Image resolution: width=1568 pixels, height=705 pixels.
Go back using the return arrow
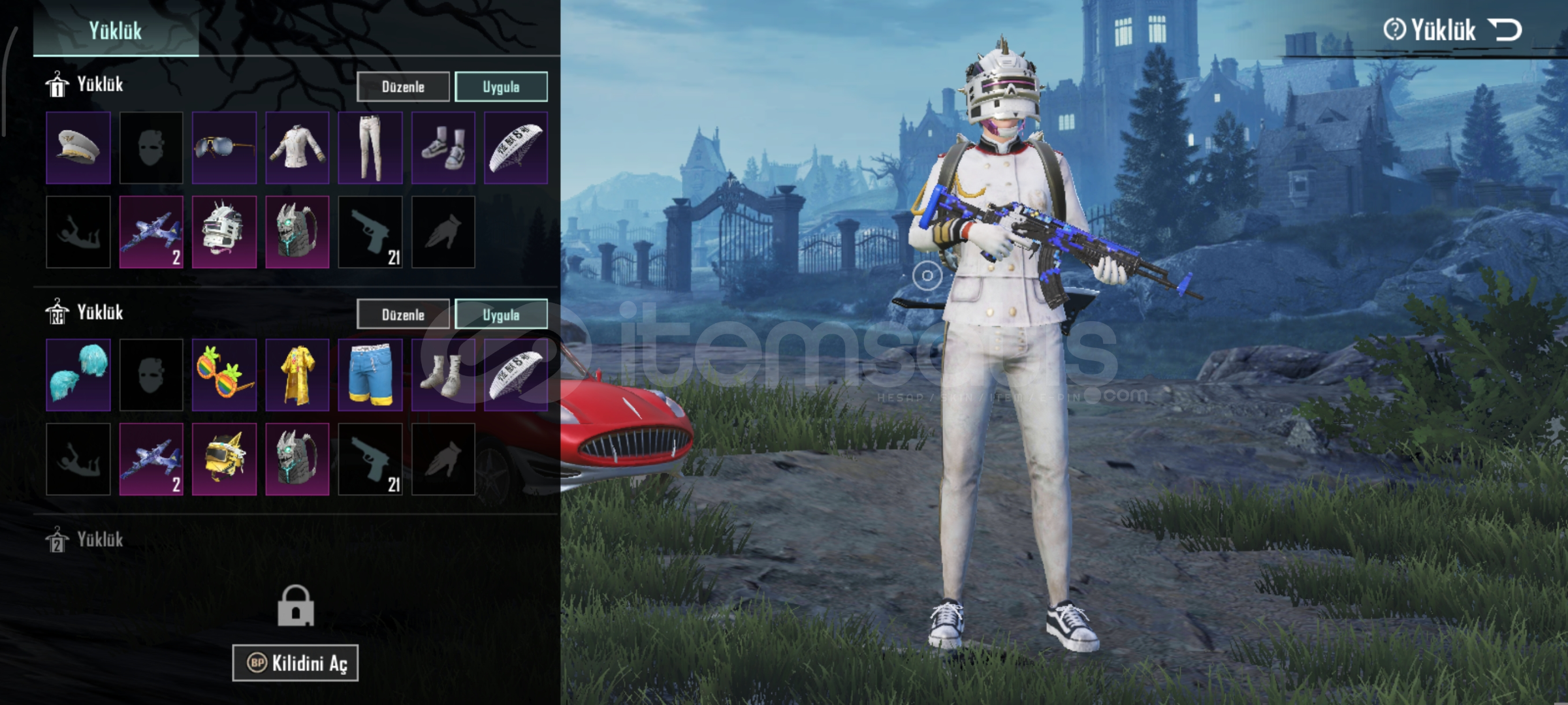(1505, 30)
